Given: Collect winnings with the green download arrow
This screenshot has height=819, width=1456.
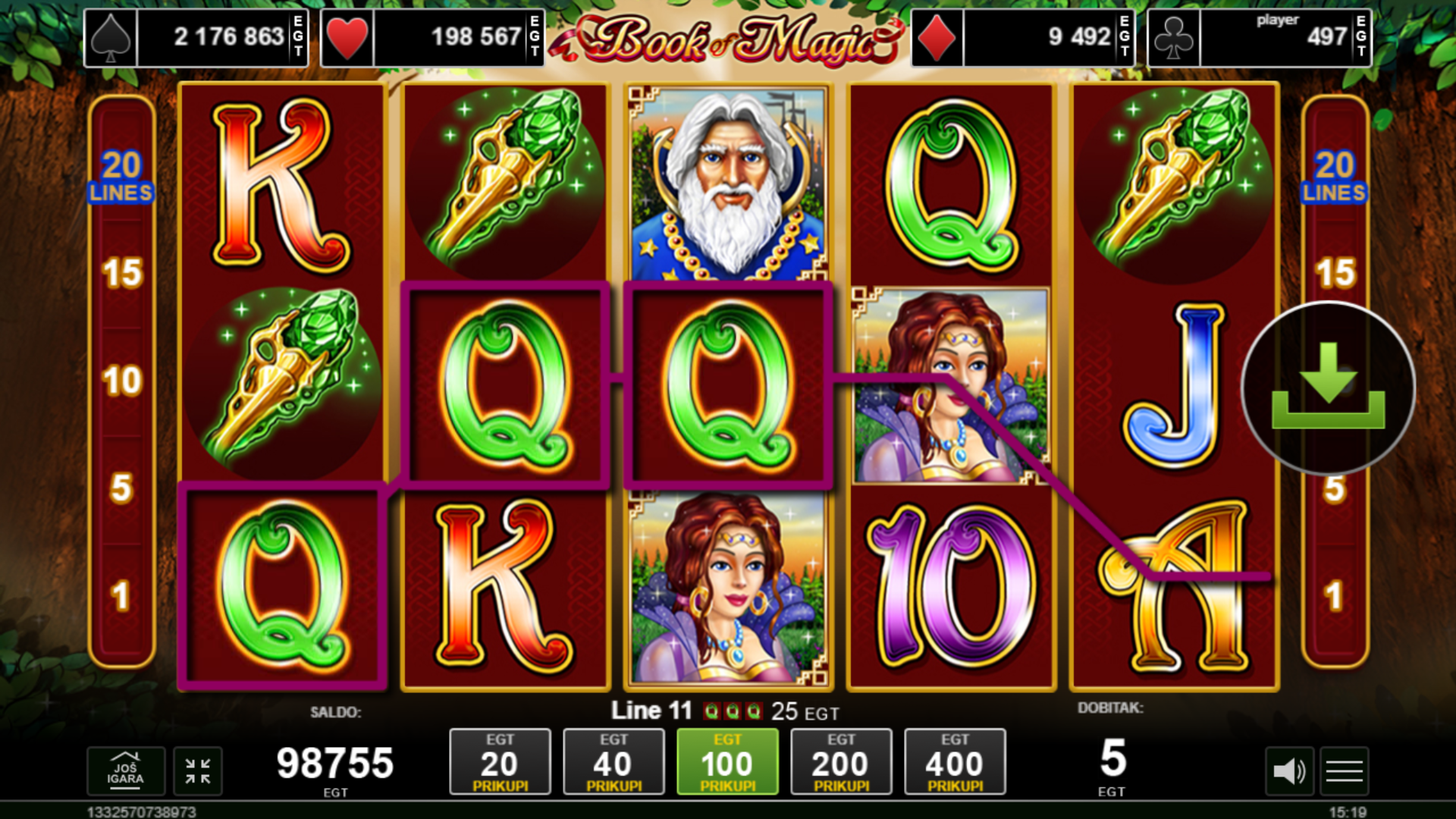Looking at the screenshot, I should pyautogui.click(x=1328, y=388).
